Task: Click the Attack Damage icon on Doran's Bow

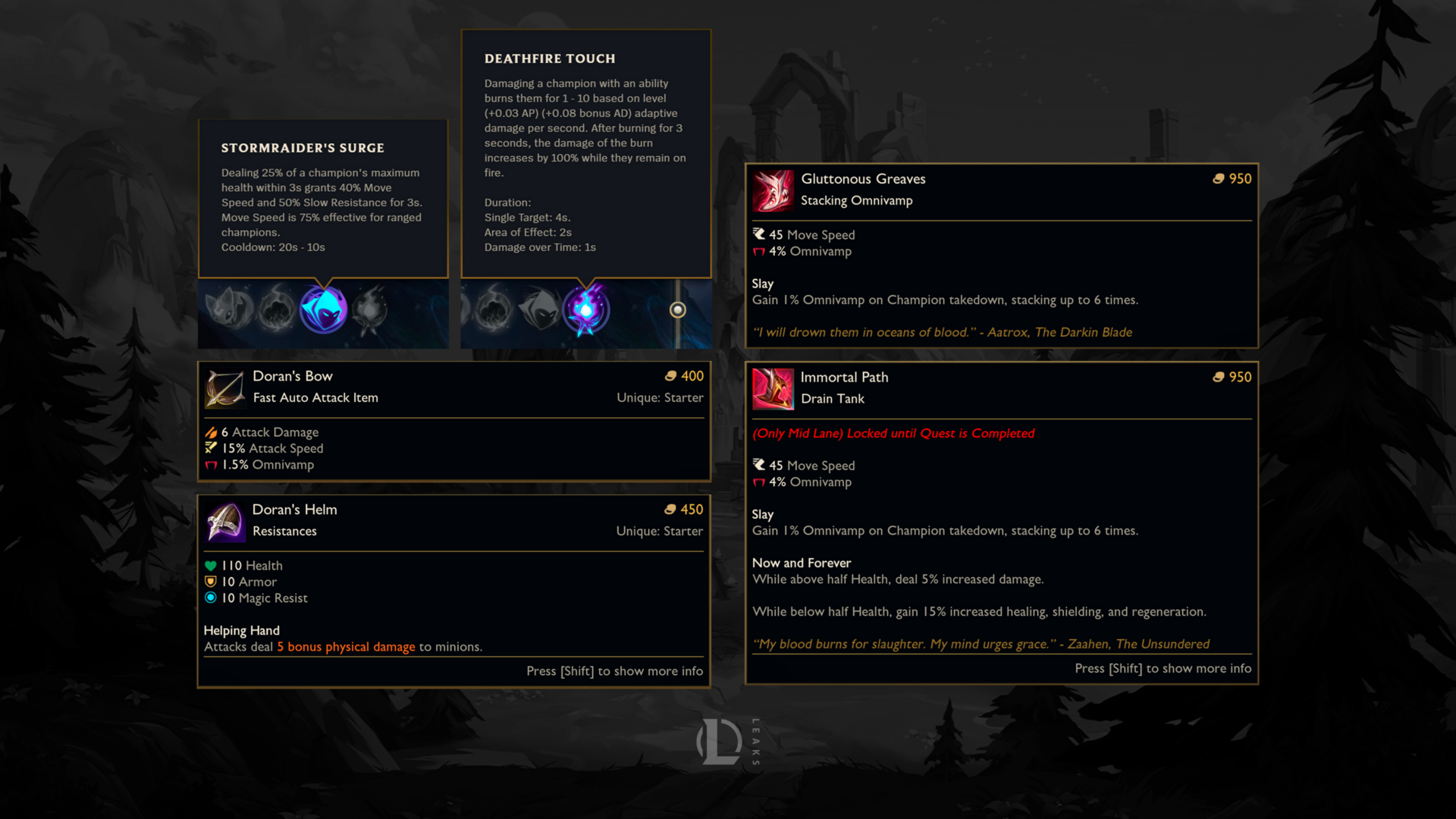Action: (212, 432)
